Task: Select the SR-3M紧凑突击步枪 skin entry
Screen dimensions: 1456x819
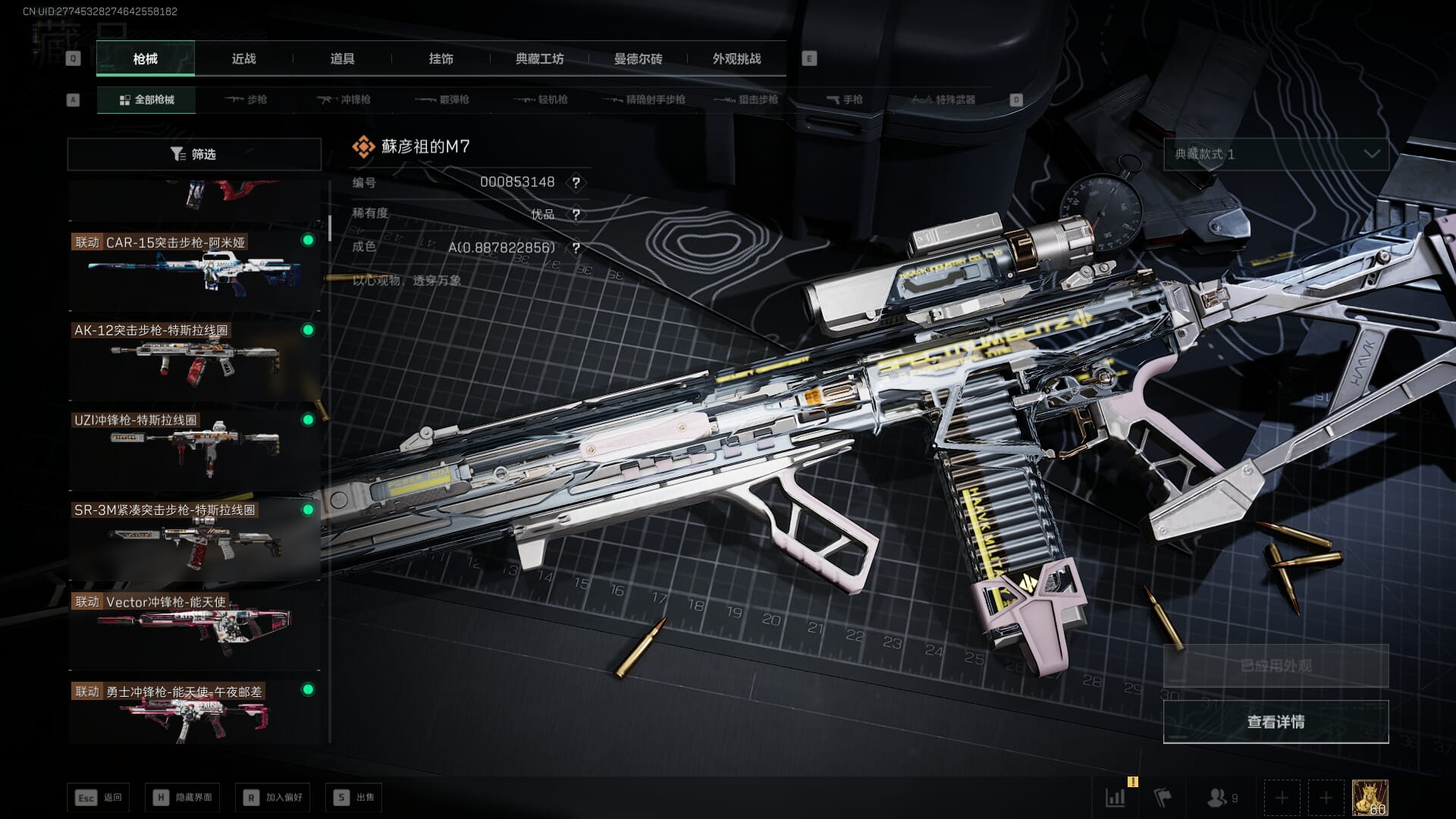Action: (194, 538)
